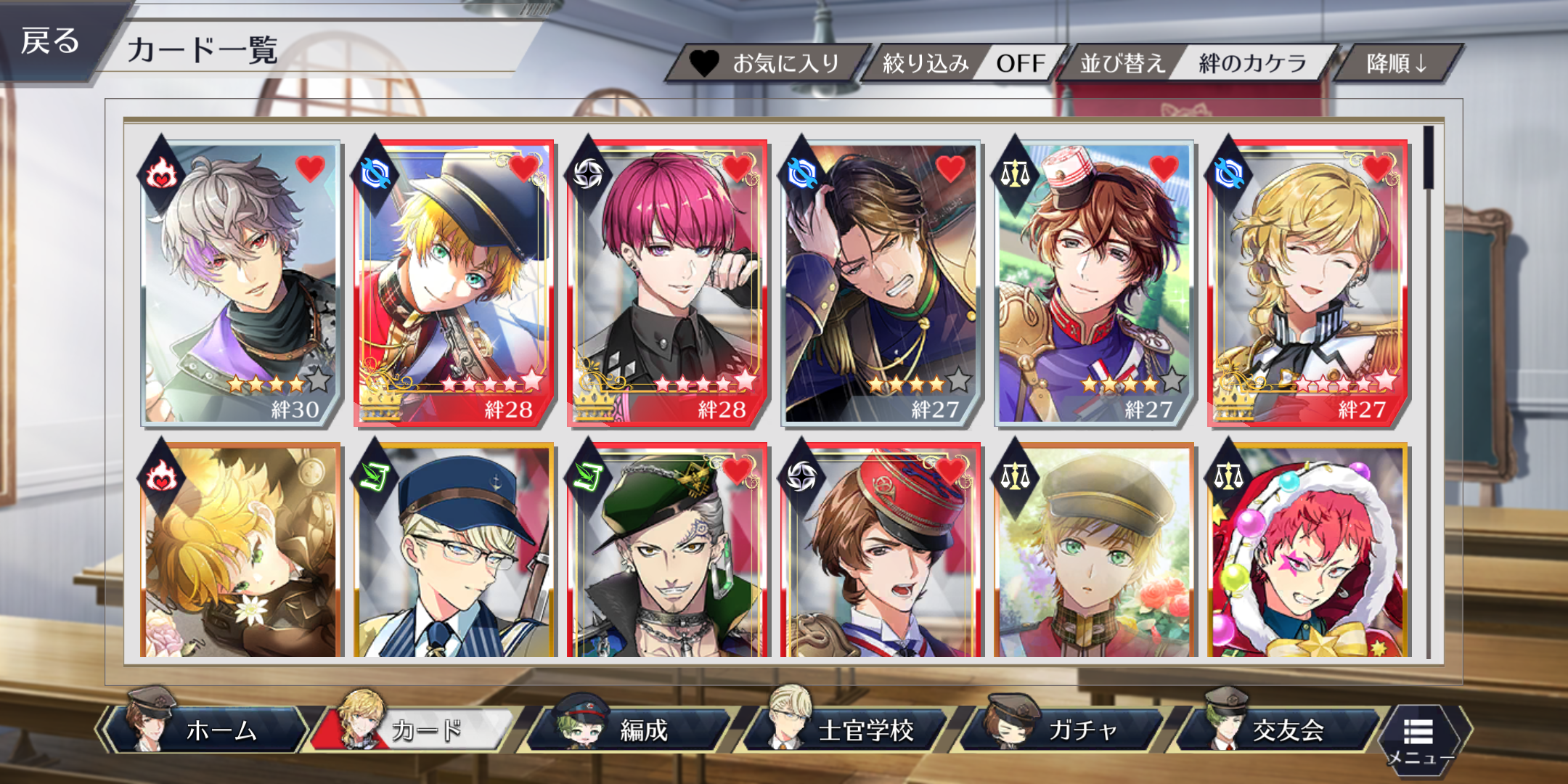
Task: Choose the green-hat grinning man card
Action: point(668,552)
